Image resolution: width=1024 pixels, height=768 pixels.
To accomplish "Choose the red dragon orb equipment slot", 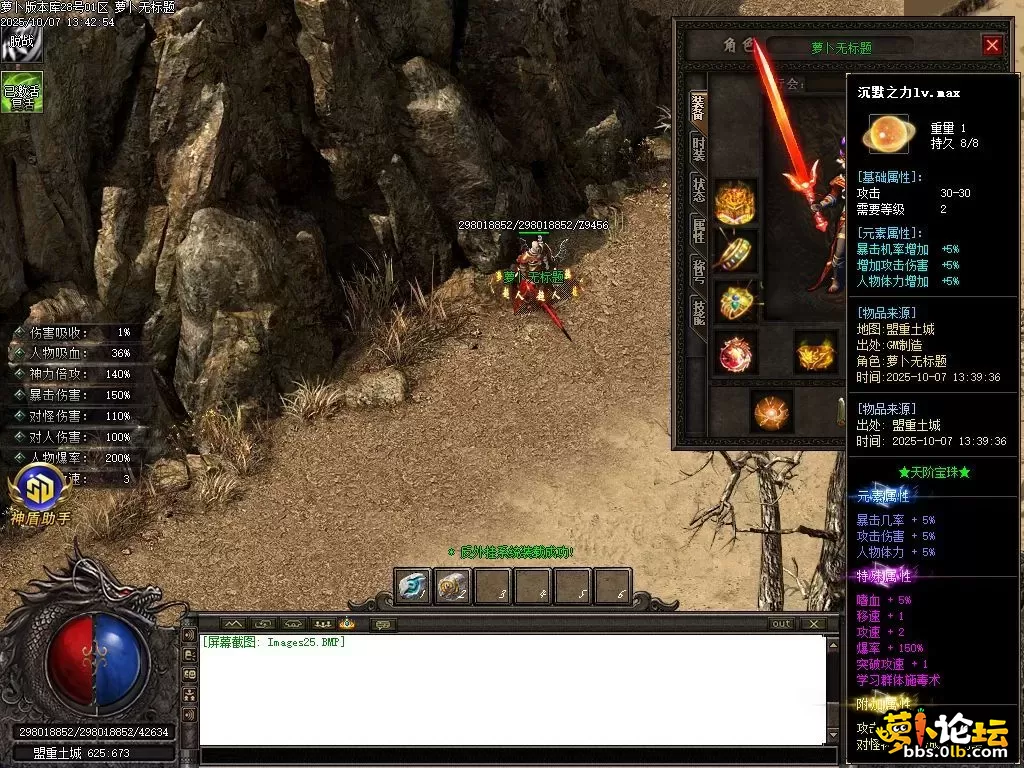I will click(x=736, y=354).
